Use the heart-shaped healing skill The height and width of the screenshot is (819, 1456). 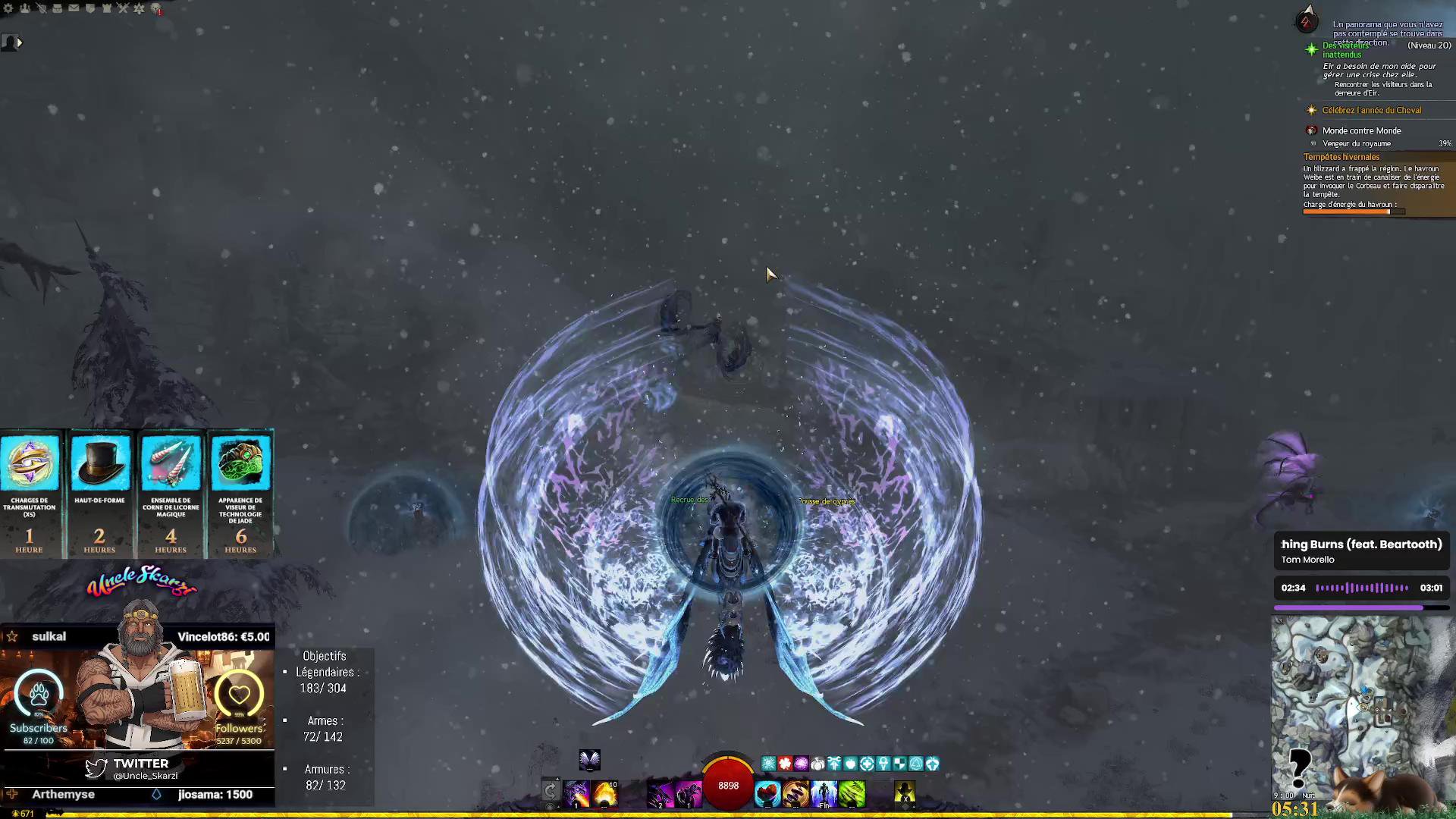[767, 793]
